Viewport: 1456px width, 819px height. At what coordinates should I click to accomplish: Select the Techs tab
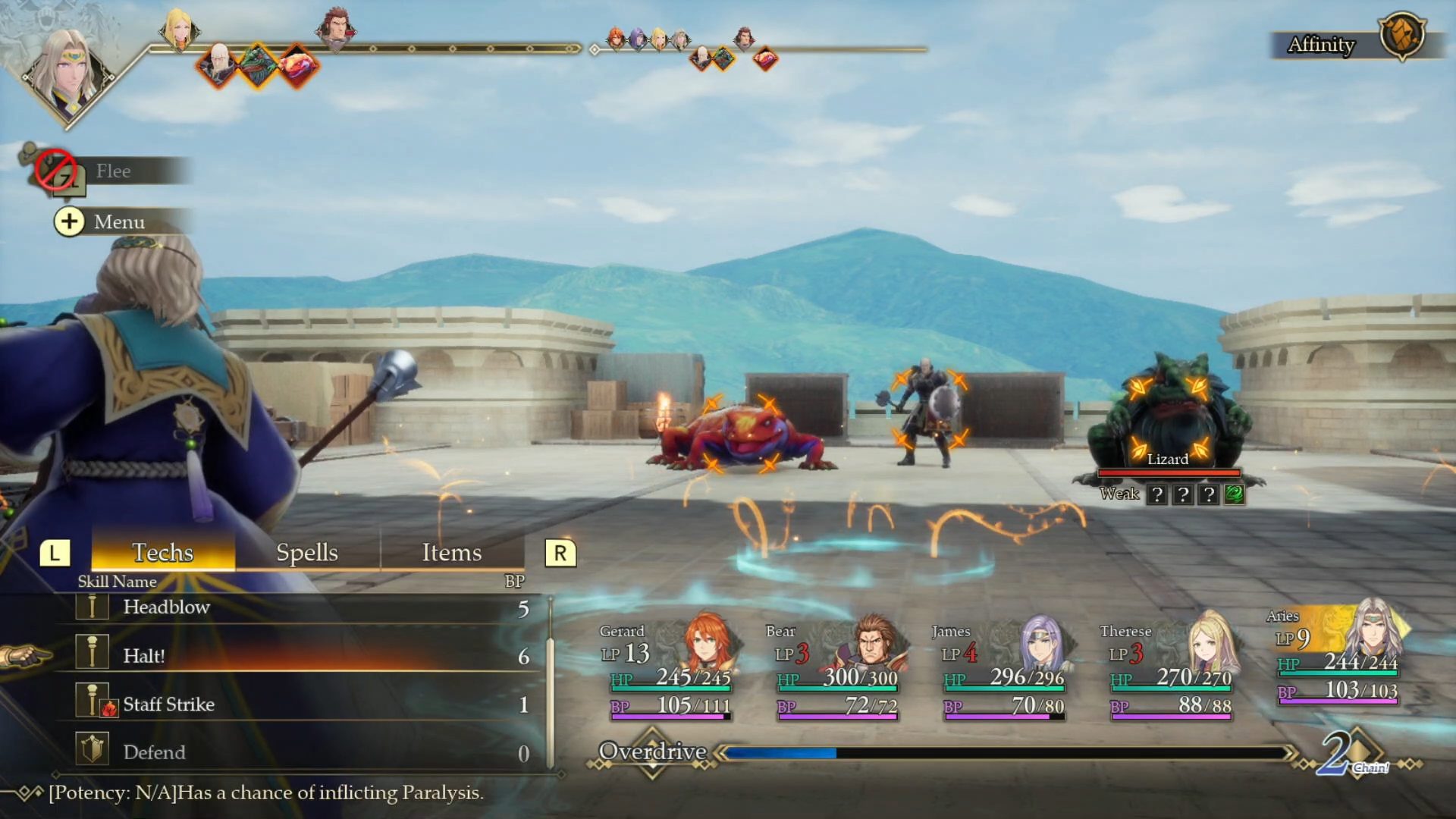(162, 552)
